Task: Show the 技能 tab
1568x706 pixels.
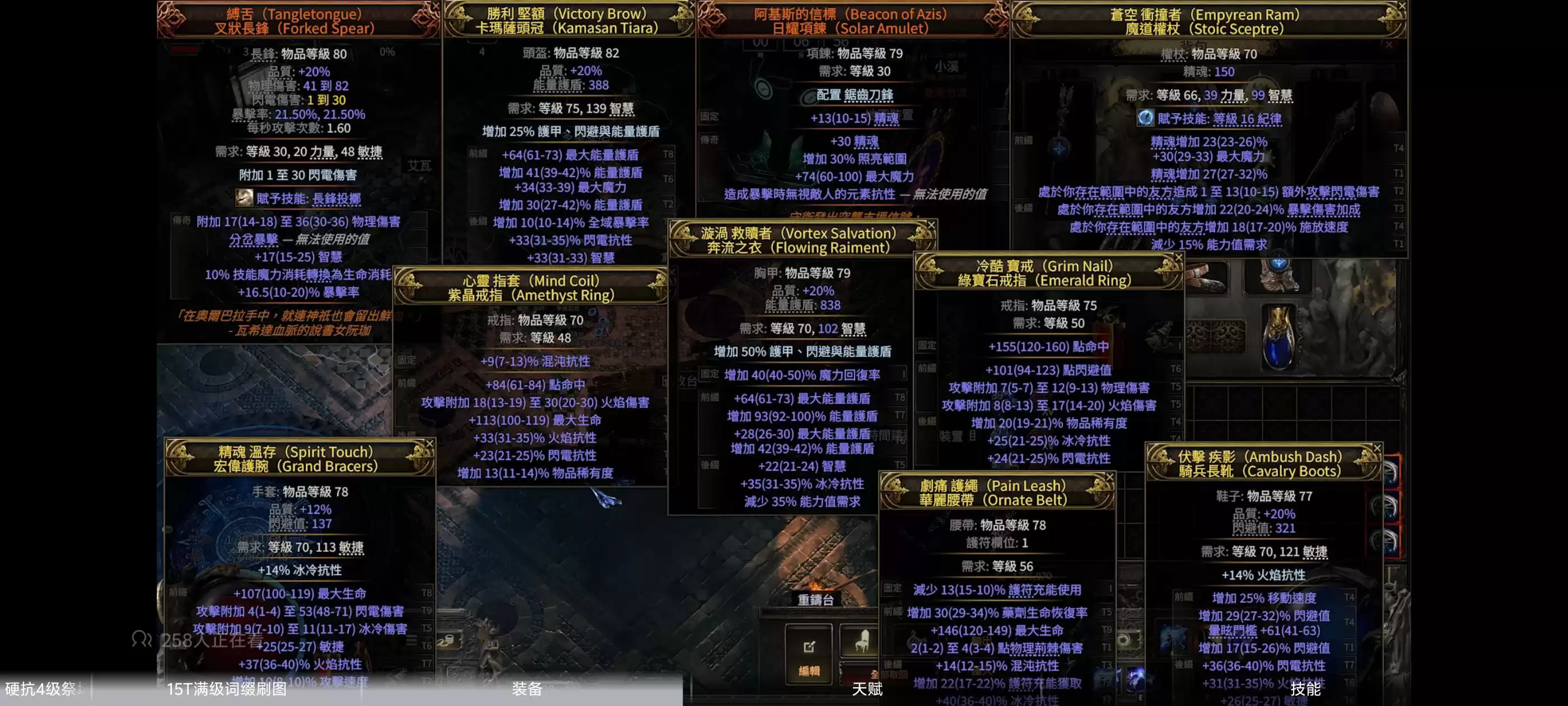Action: pyautogui.click(x=1305, y=689)
